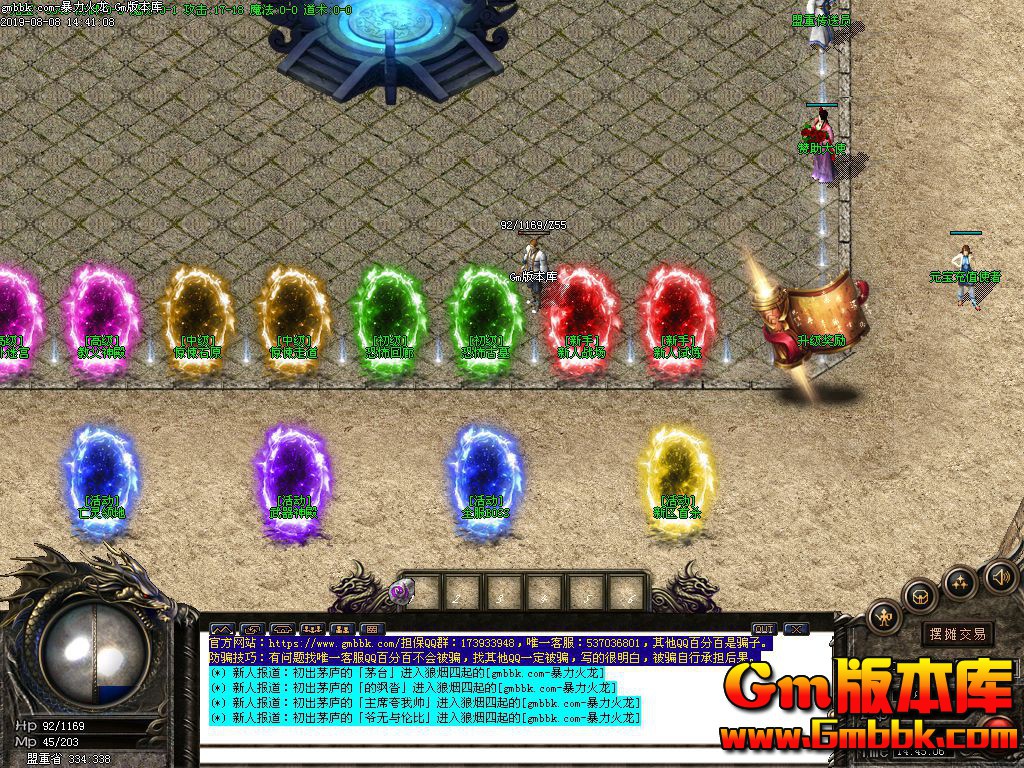Click the 摆摊交易 stall trade button
1024x768 pixels.
(957, 634)
